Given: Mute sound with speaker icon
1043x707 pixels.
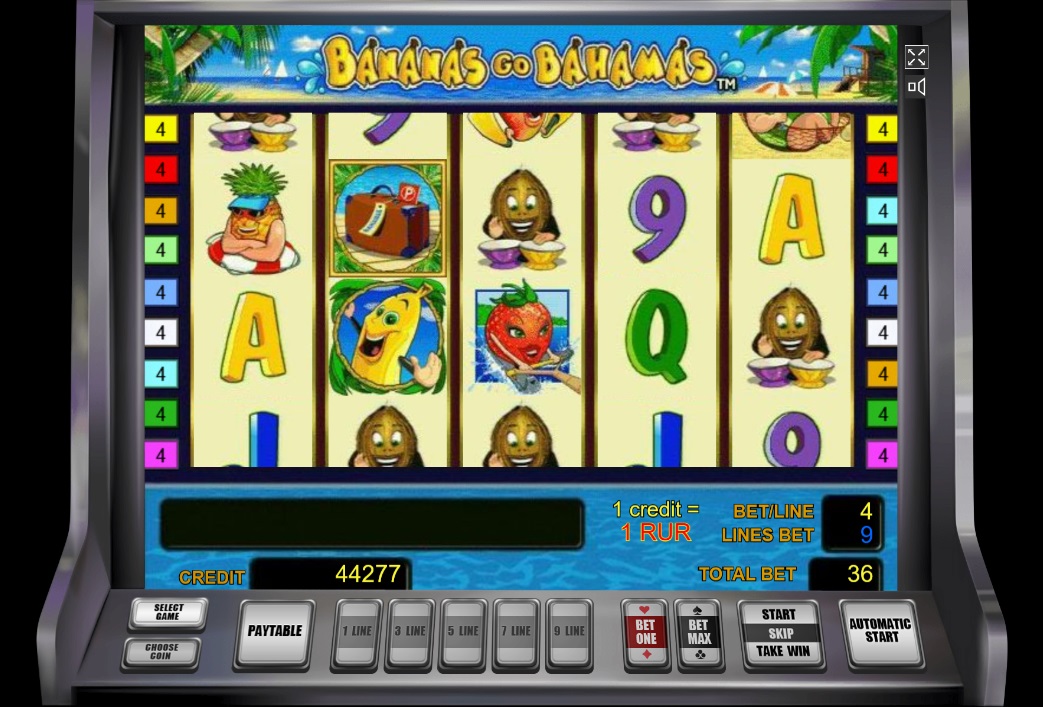Looking at the screenshot, I should [916, 87].
